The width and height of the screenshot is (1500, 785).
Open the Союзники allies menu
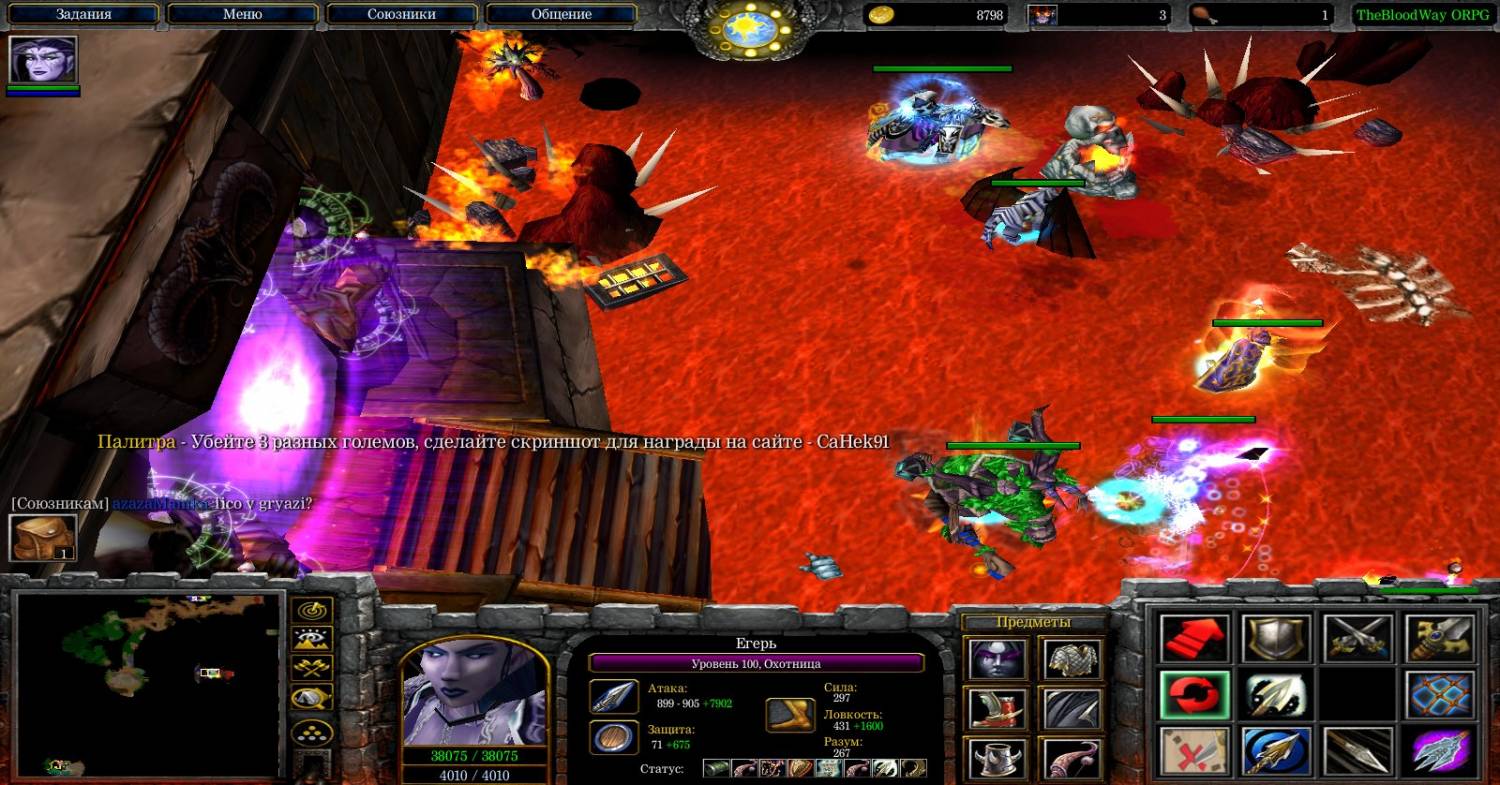402,14
